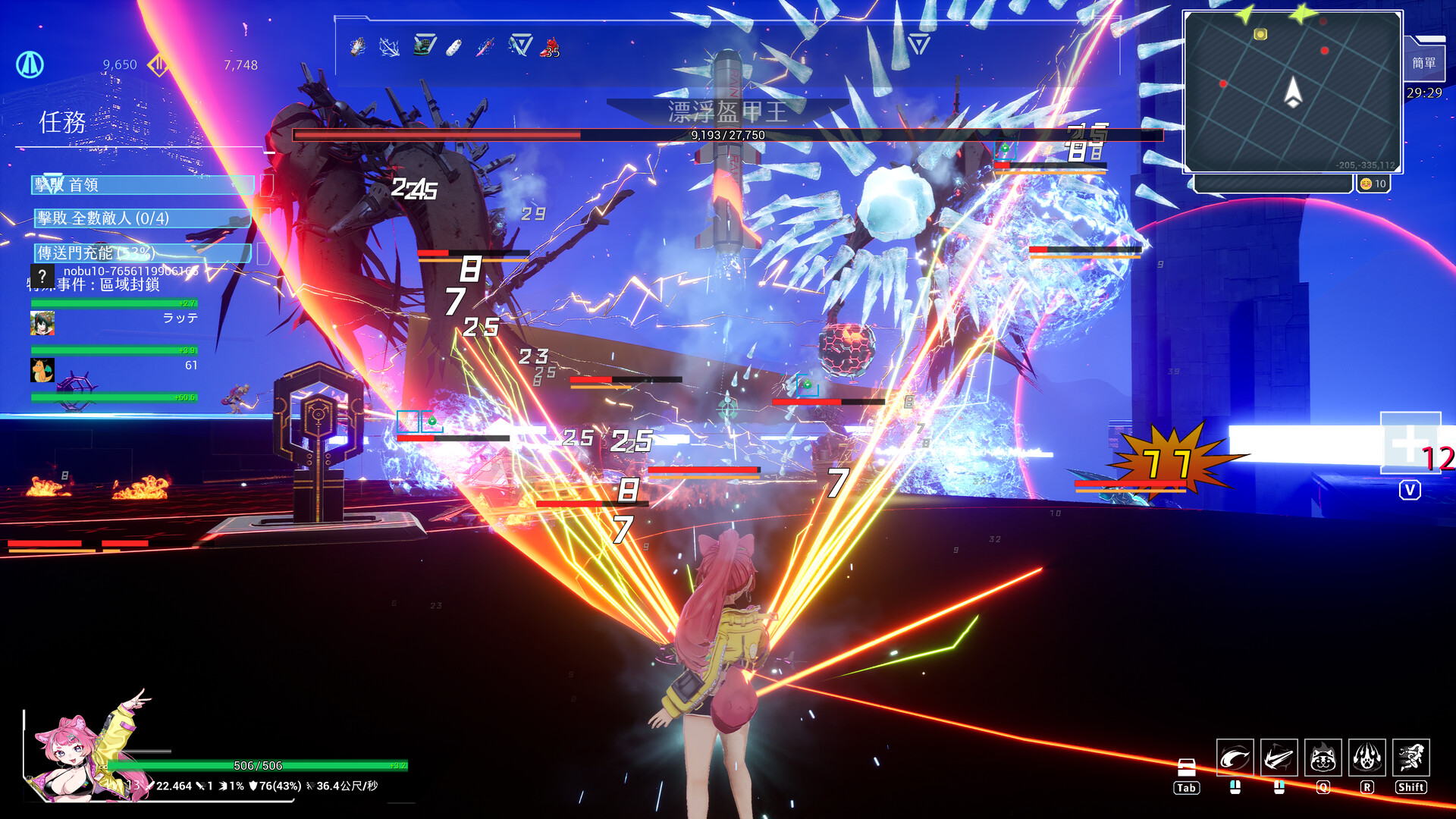This screenshot has height=819, width=1456.
Task: Select the turret item icon near the top
Action: point(423,45)
